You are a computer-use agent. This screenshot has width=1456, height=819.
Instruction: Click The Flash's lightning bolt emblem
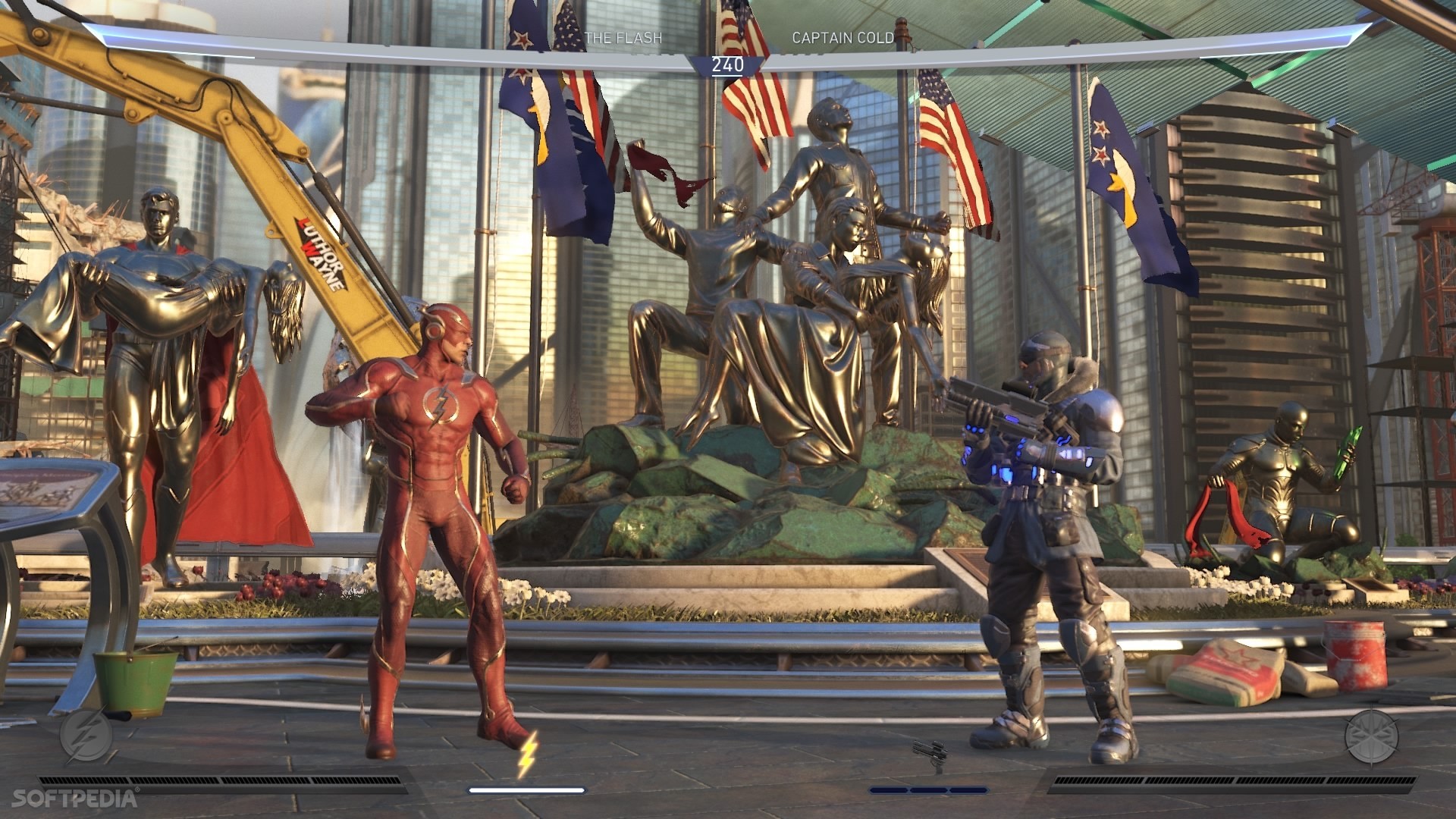86,735
